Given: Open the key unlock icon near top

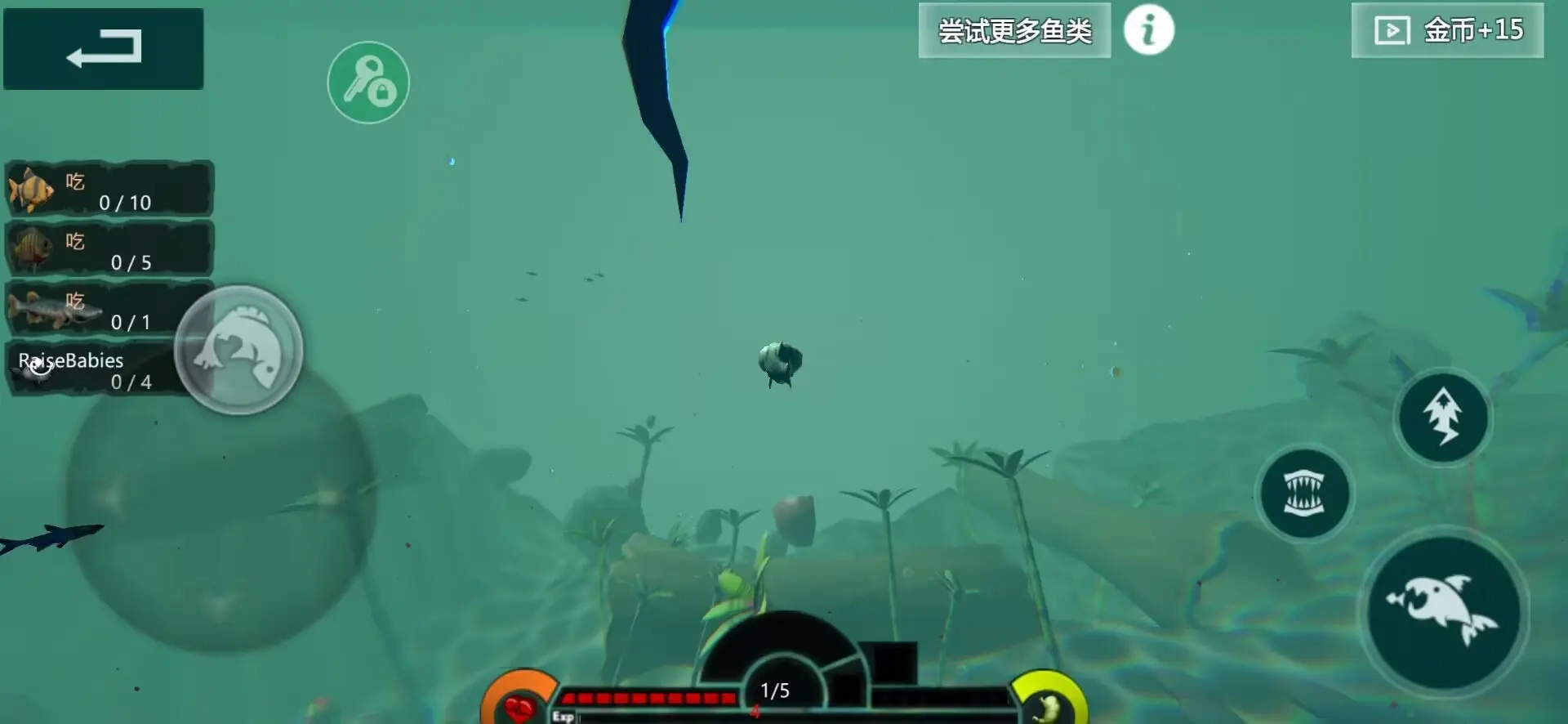Looking at the screenshot, I should tap(368, 83).
